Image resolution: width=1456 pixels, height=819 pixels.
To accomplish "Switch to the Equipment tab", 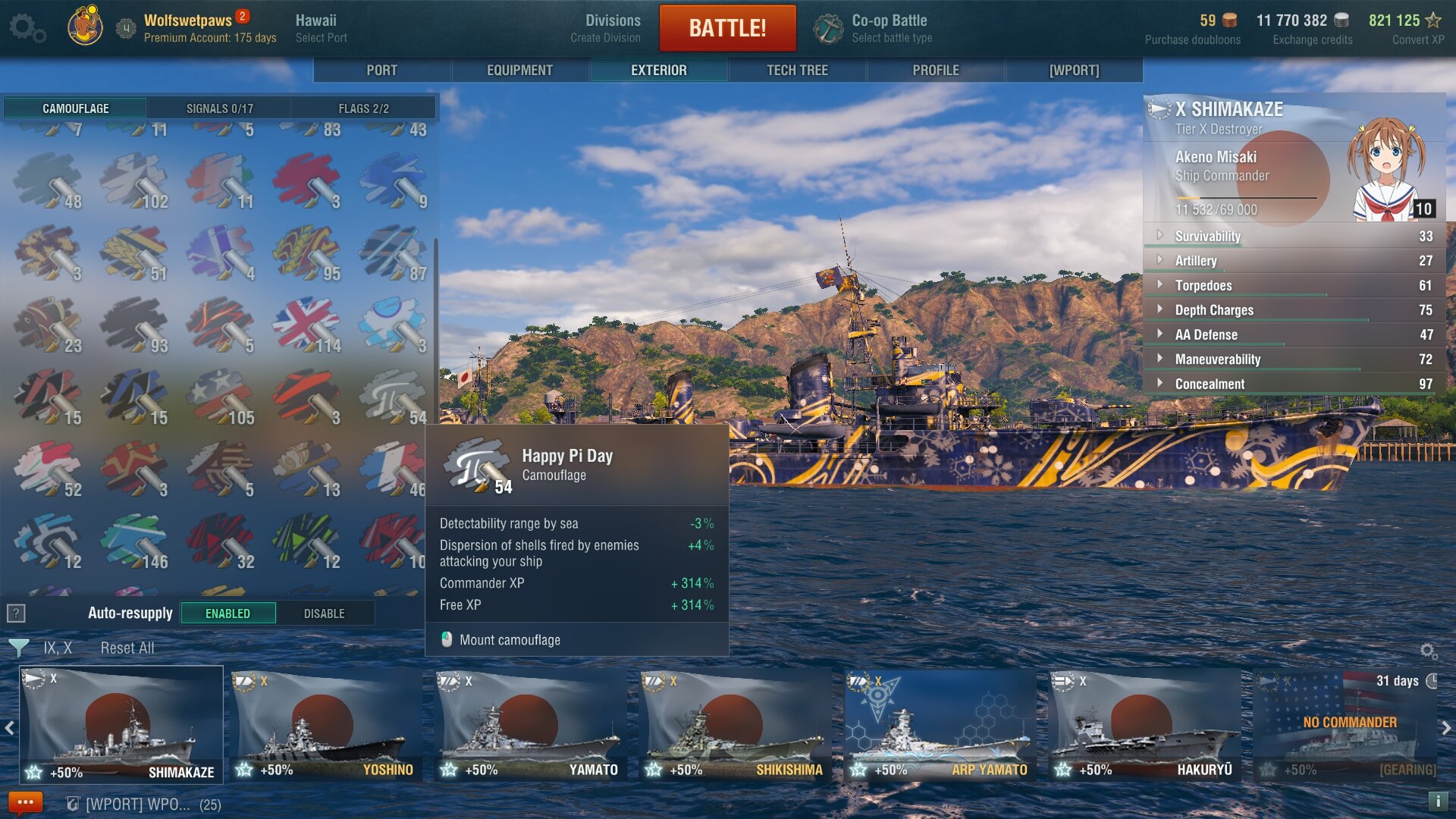I will [519, 71].
